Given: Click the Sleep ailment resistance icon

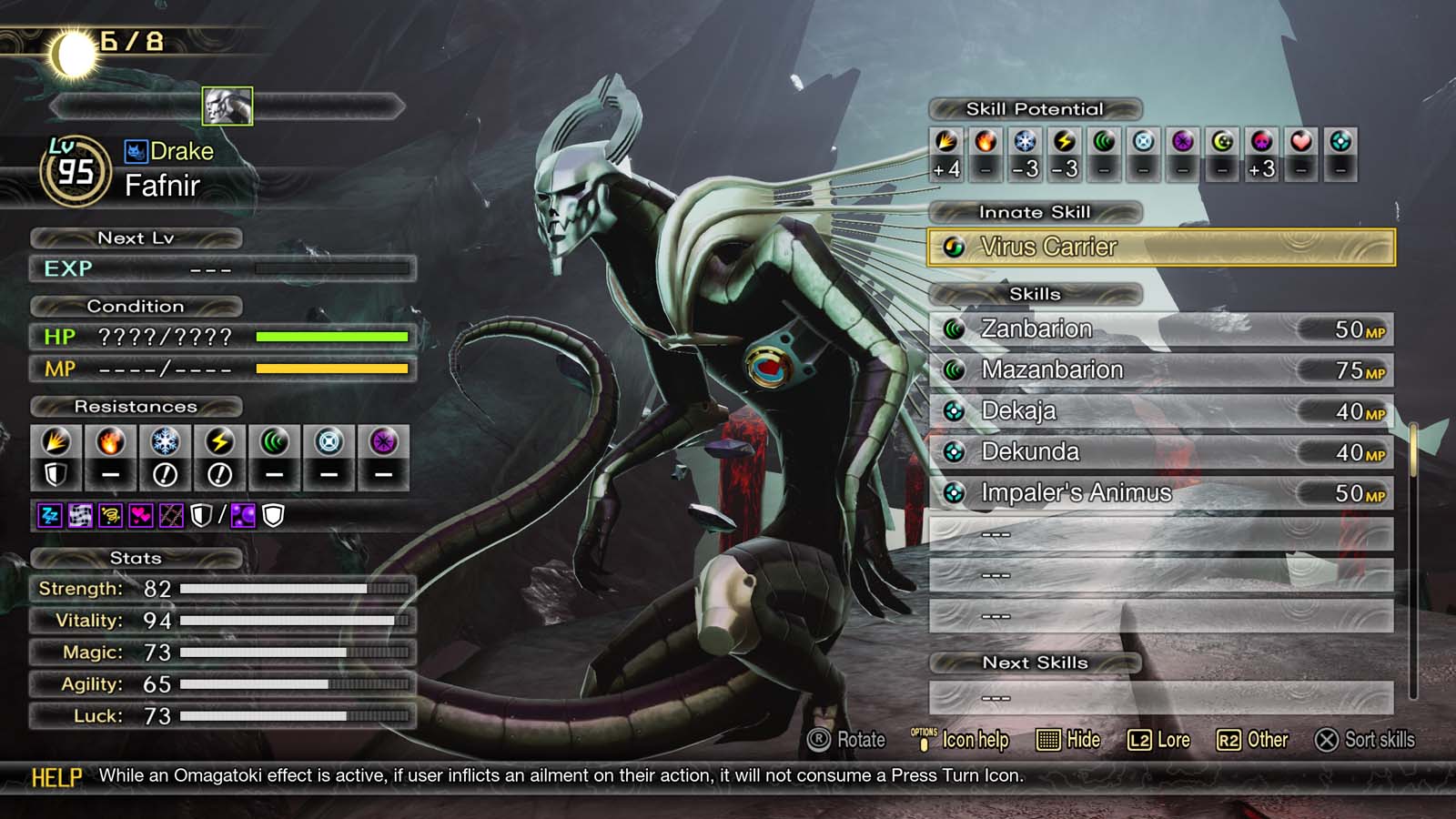Looking at the screenshot, I should (51, 514).
